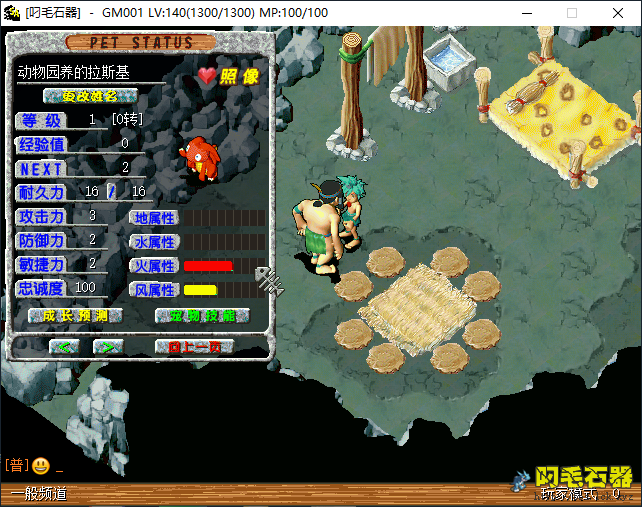Open the 成长预测 growth forecast

click(x=75, y=316)
